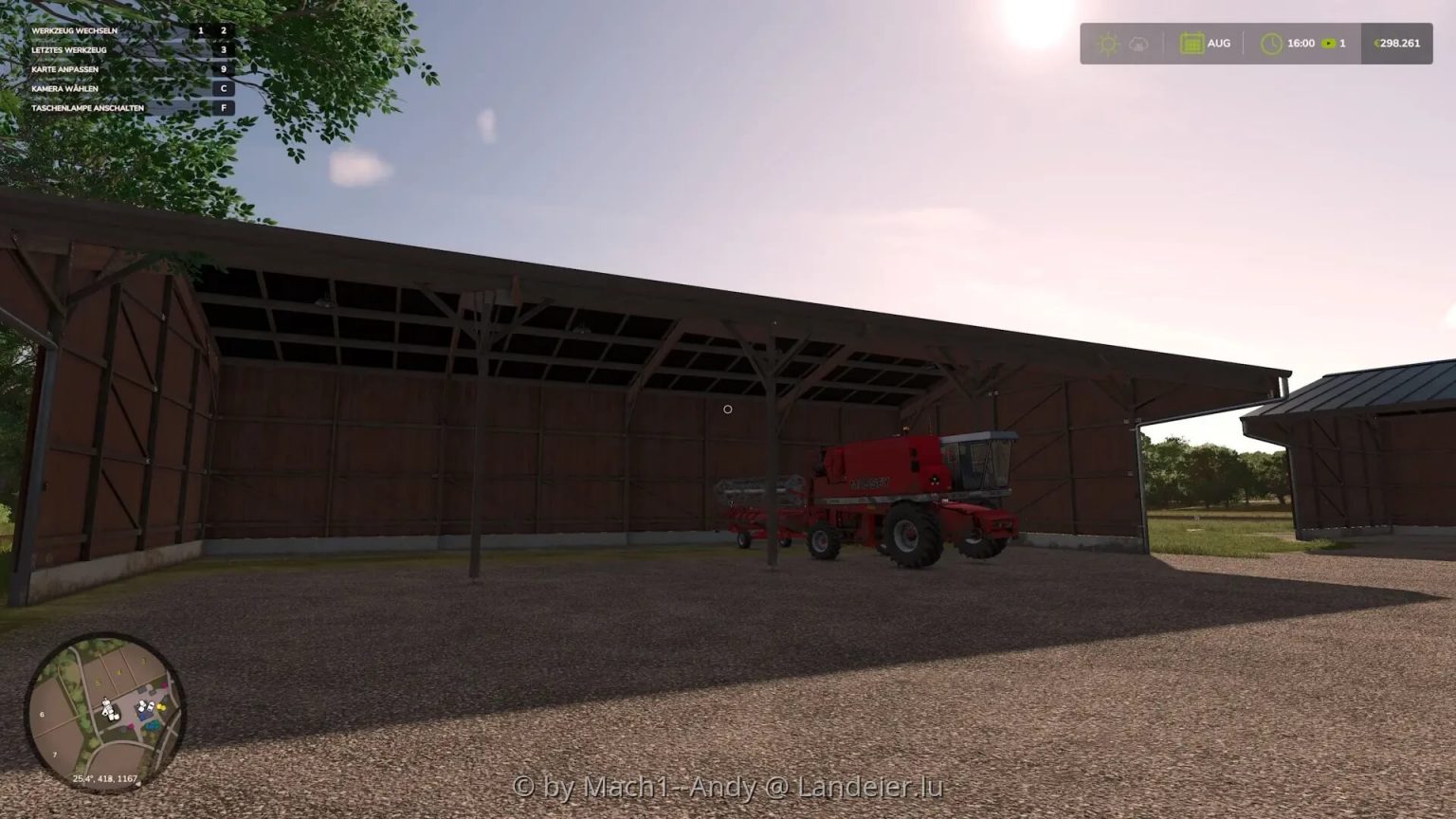Click the KARTE ANPASSEN help menu entry

point(66,68)
